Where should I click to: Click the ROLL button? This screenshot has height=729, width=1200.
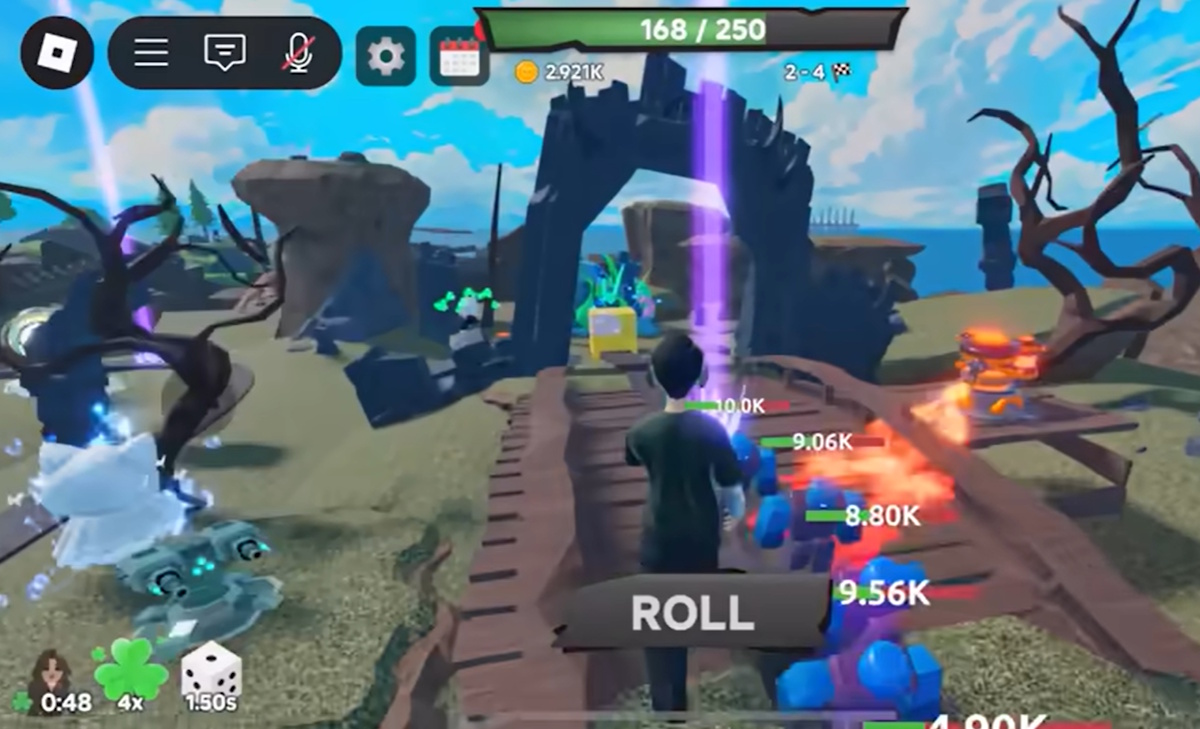coord(692,612)
